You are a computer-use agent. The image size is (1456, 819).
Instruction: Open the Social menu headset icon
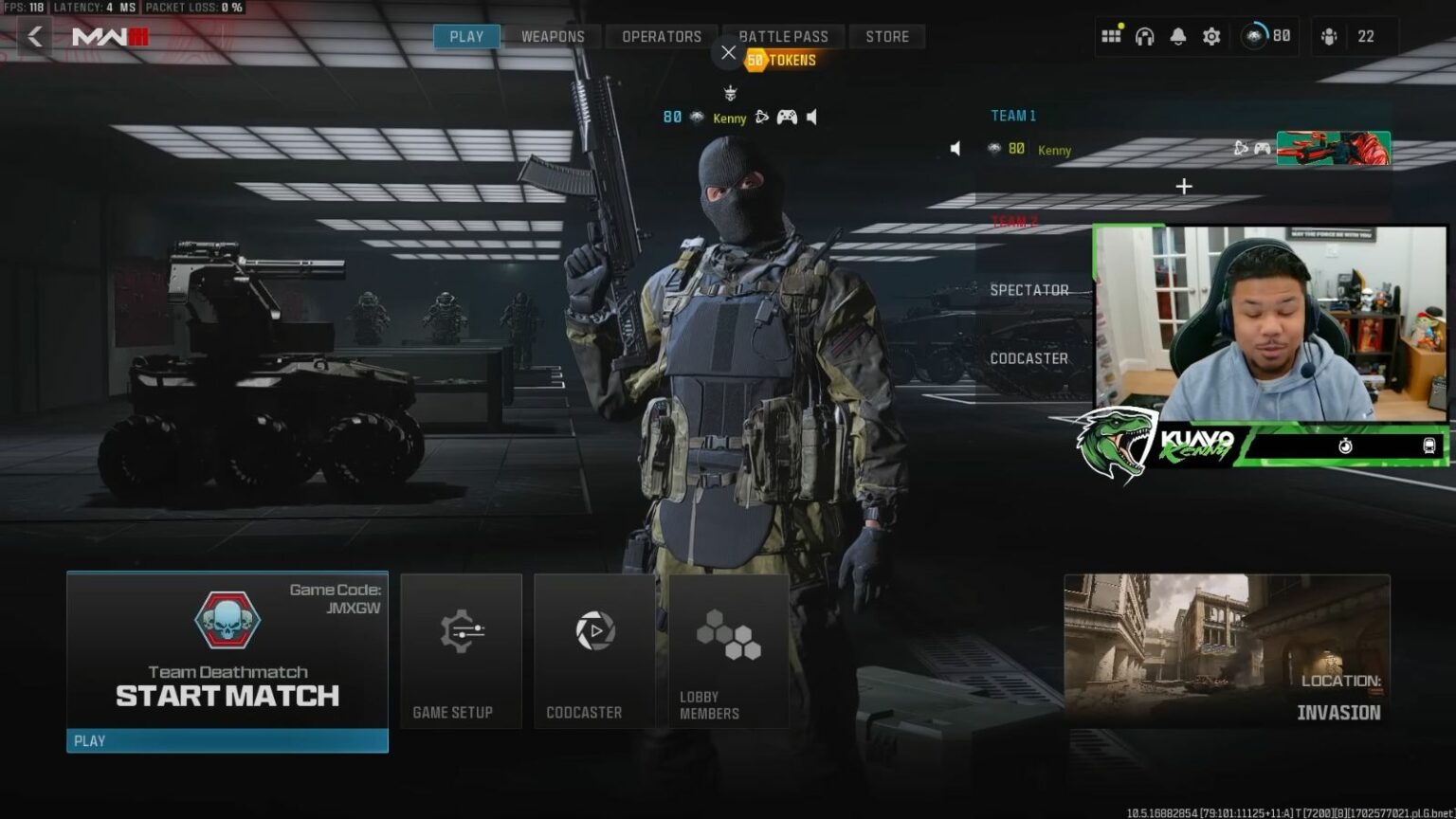point(1145,36)
